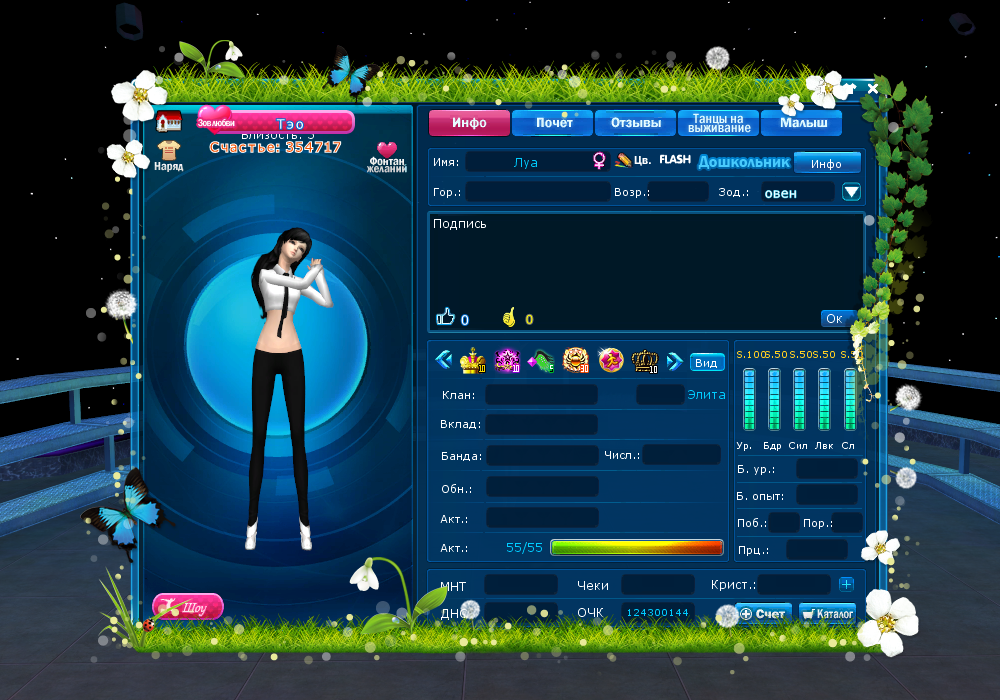Open the Фонтан желаний heart icon
The height and width of the screenshot is (700, 1000).
pyautogui.click(x=387, y=157)
